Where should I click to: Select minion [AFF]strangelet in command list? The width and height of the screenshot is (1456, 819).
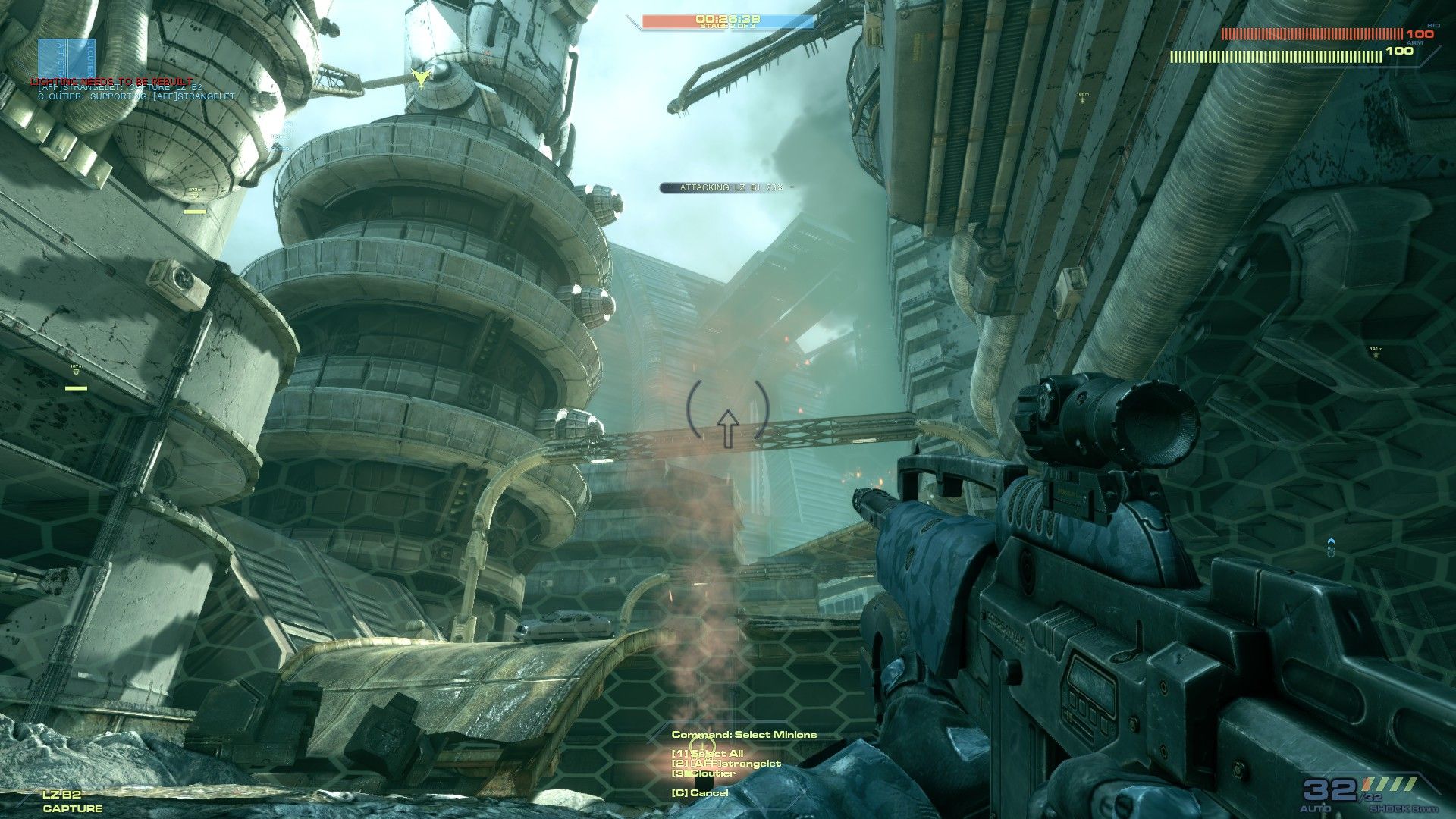(x=726, y=764)
